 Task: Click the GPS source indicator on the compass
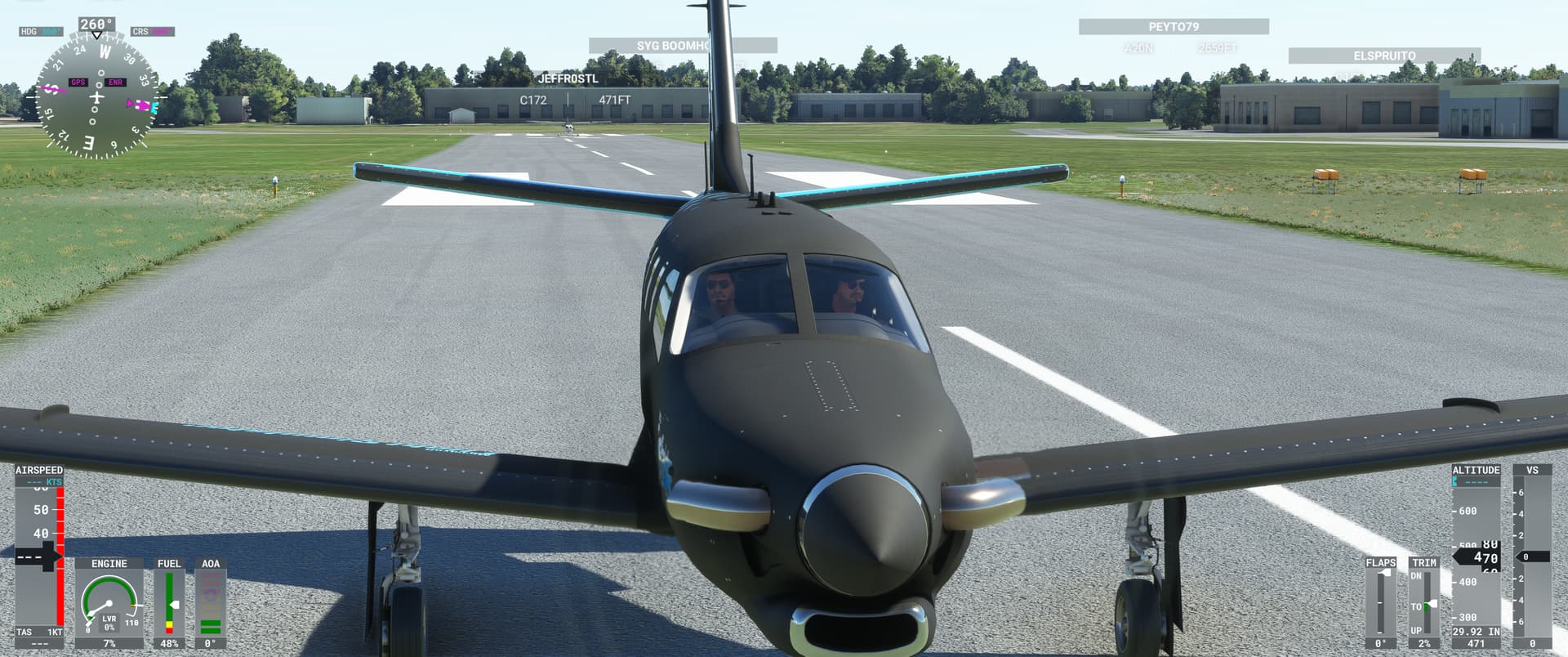point(78,83)
